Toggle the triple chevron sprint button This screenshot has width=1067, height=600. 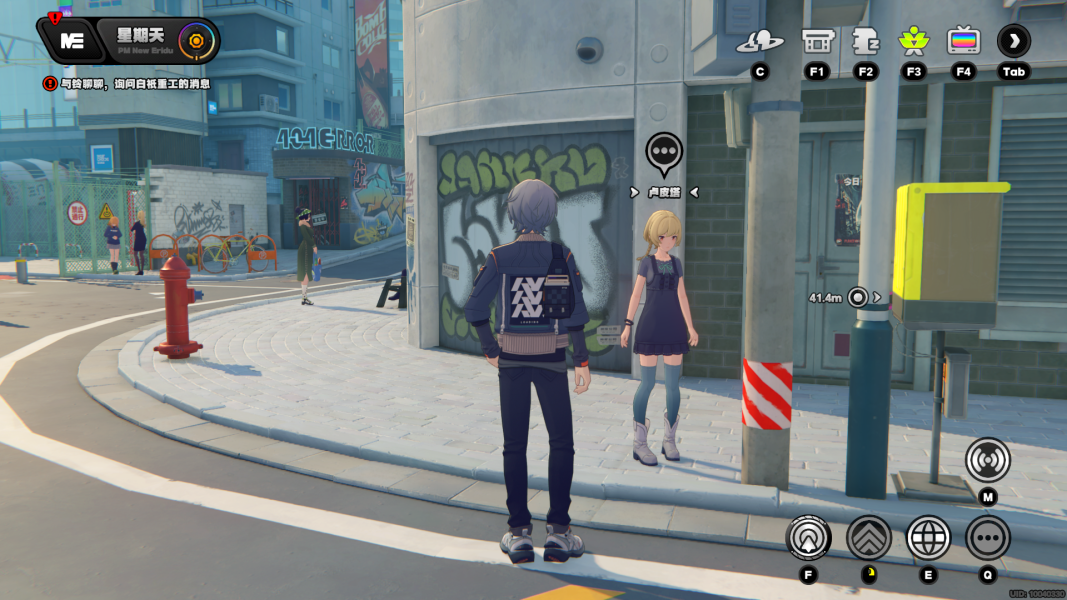(x=868, y=538)
